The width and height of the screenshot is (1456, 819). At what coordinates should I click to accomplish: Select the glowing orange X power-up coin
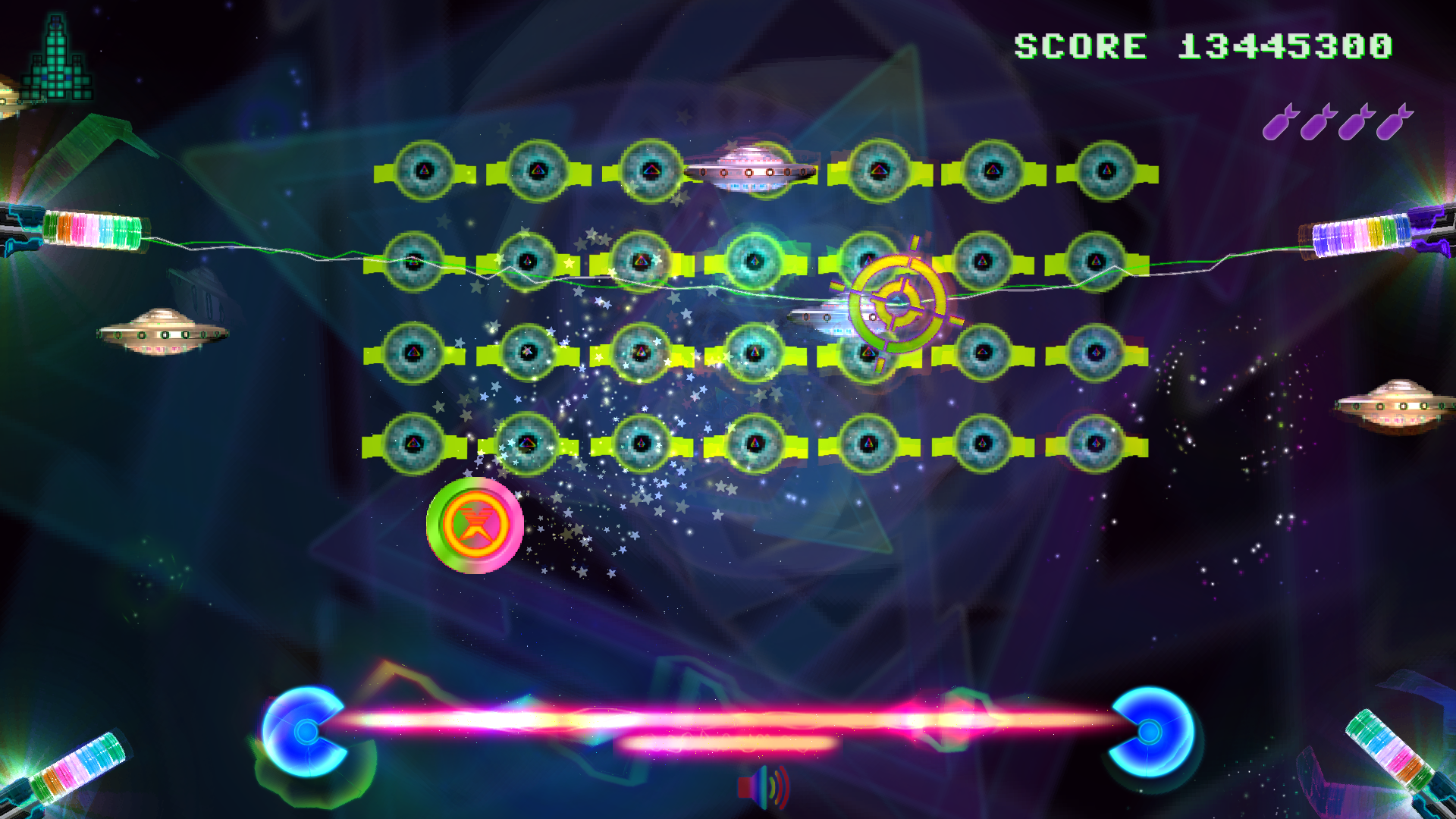coord(476,526)
